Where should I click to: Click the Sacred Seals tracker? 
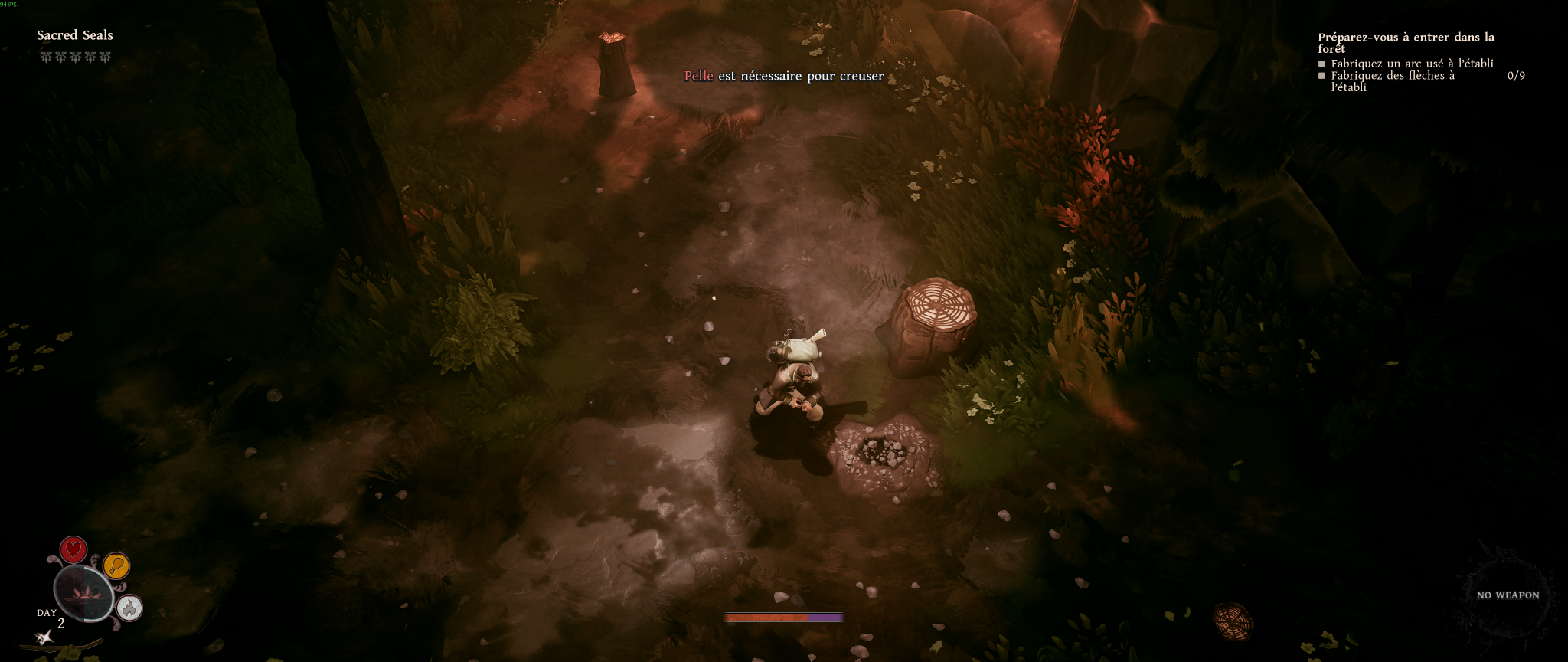tap(75, 35)
